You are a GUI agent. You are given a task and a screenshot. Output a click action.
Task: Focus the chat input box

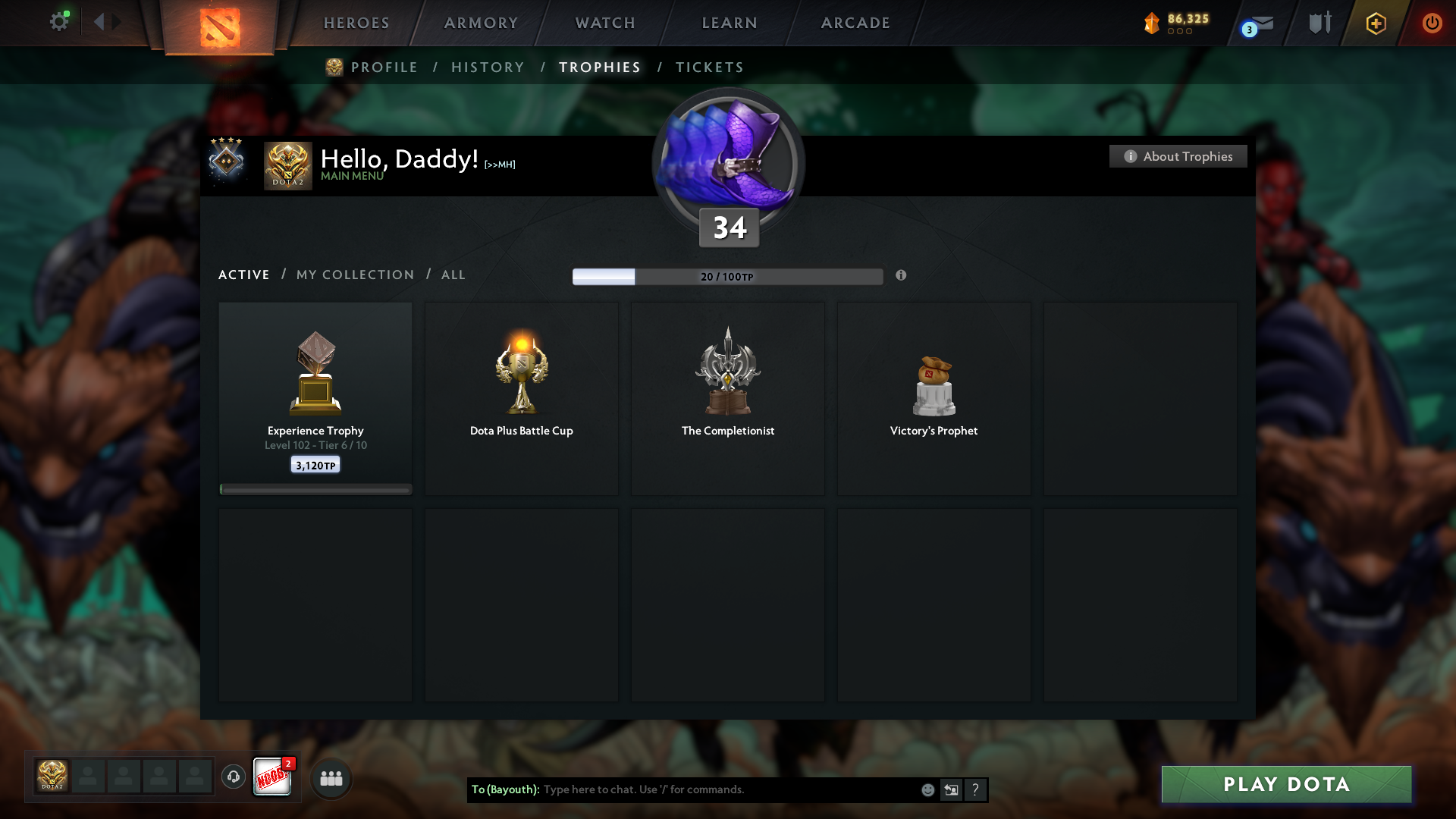click(728, 789)
